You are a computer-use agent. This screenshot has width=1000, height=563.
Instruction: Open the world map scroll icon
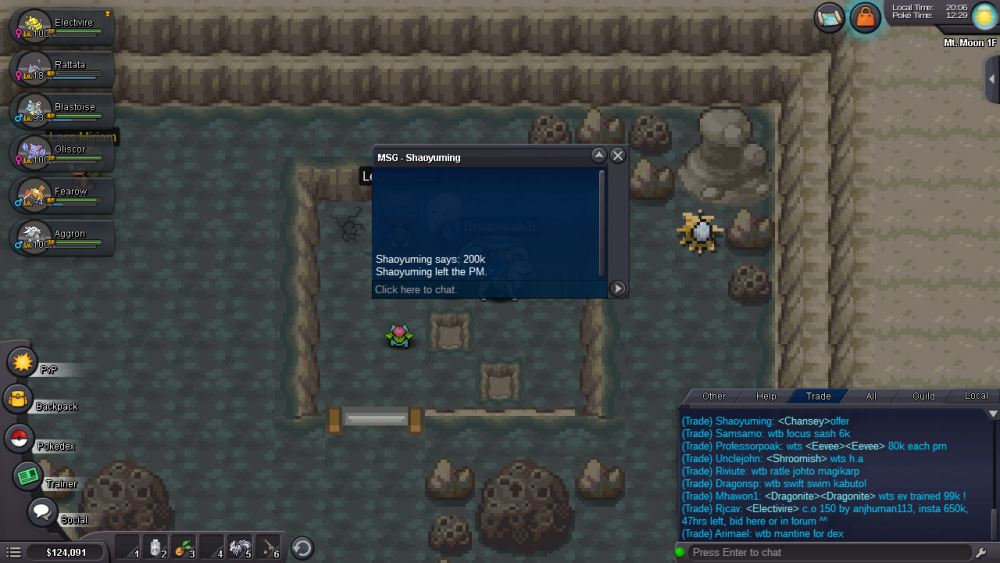pyautogui.click(x=829, y=17)
